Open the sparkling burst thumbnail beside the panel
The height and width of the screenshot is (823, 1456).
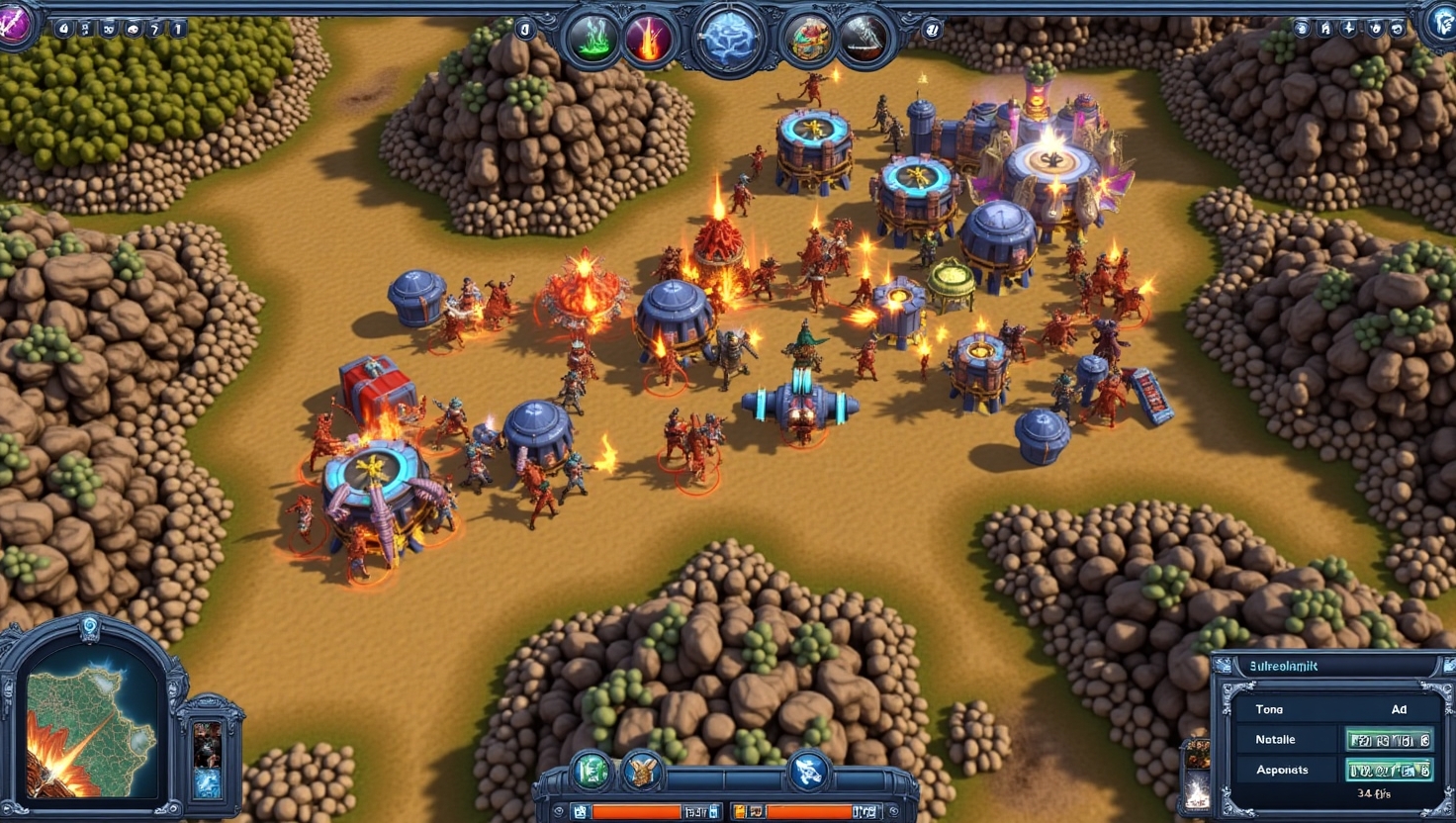(x=1196, y=789)
